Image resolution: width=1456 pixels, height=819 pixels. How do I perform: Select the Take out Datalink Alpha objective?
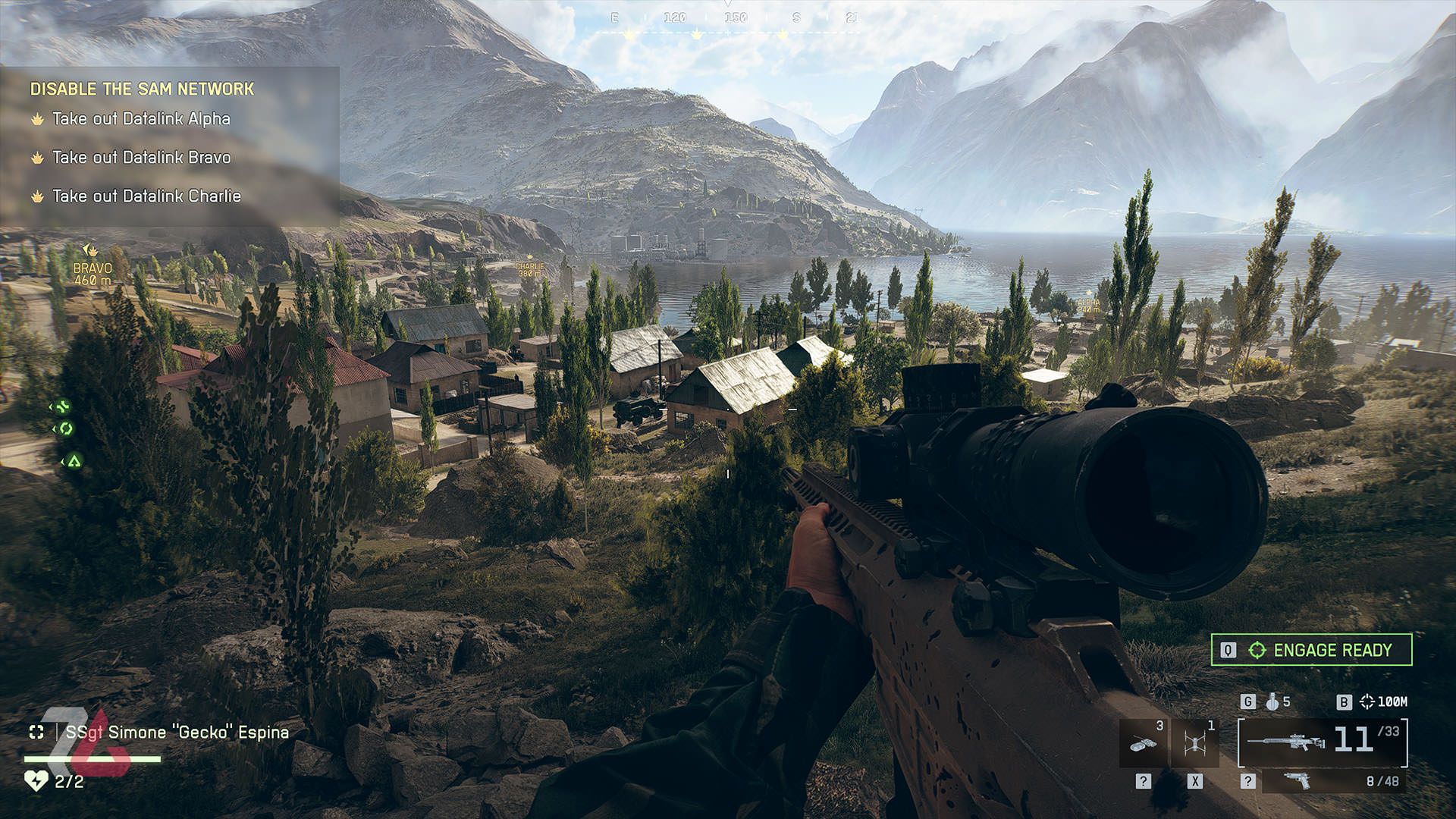point(140,119)
